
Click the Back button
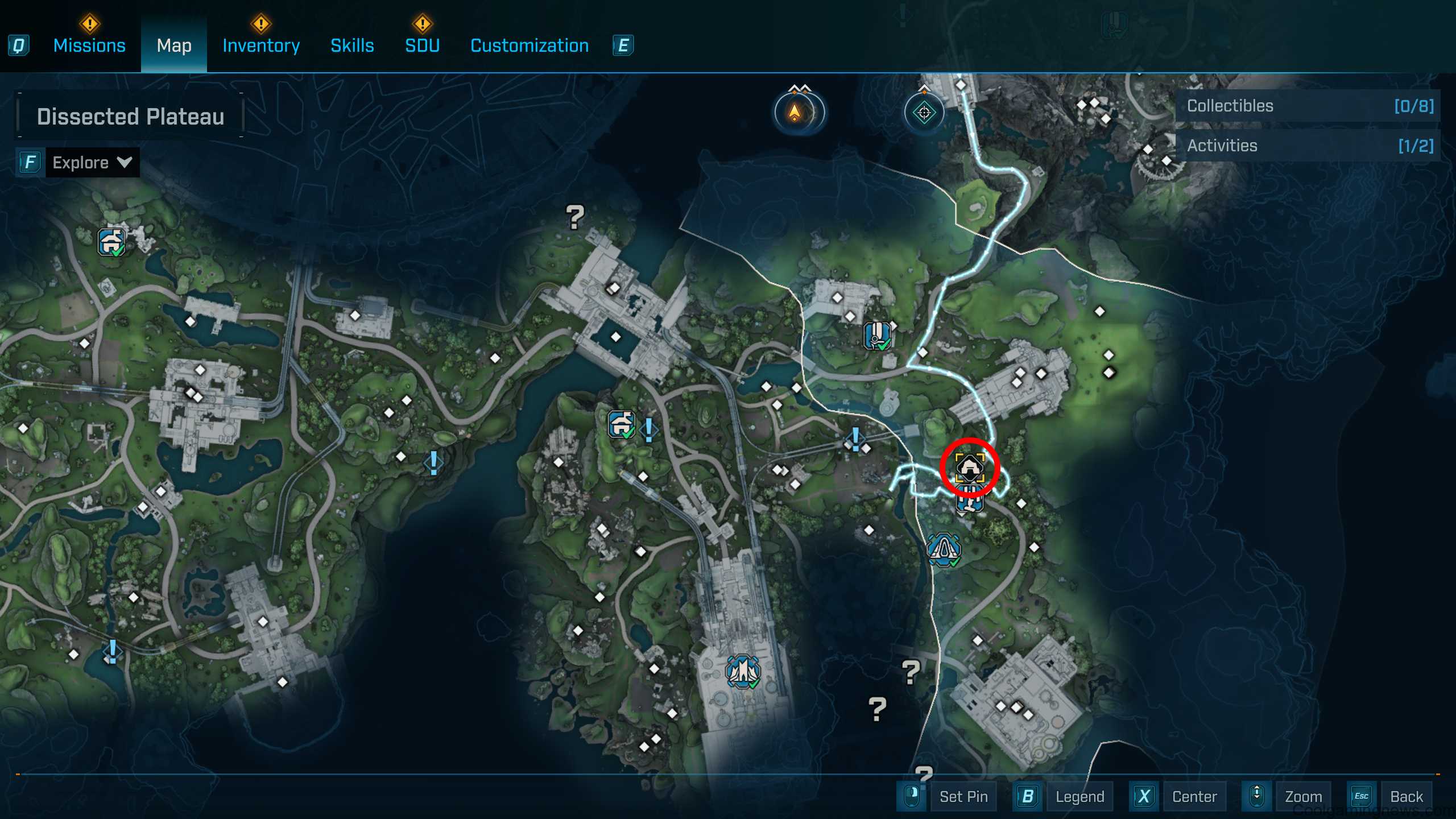pyautogui.click(x=1406, y=796)
